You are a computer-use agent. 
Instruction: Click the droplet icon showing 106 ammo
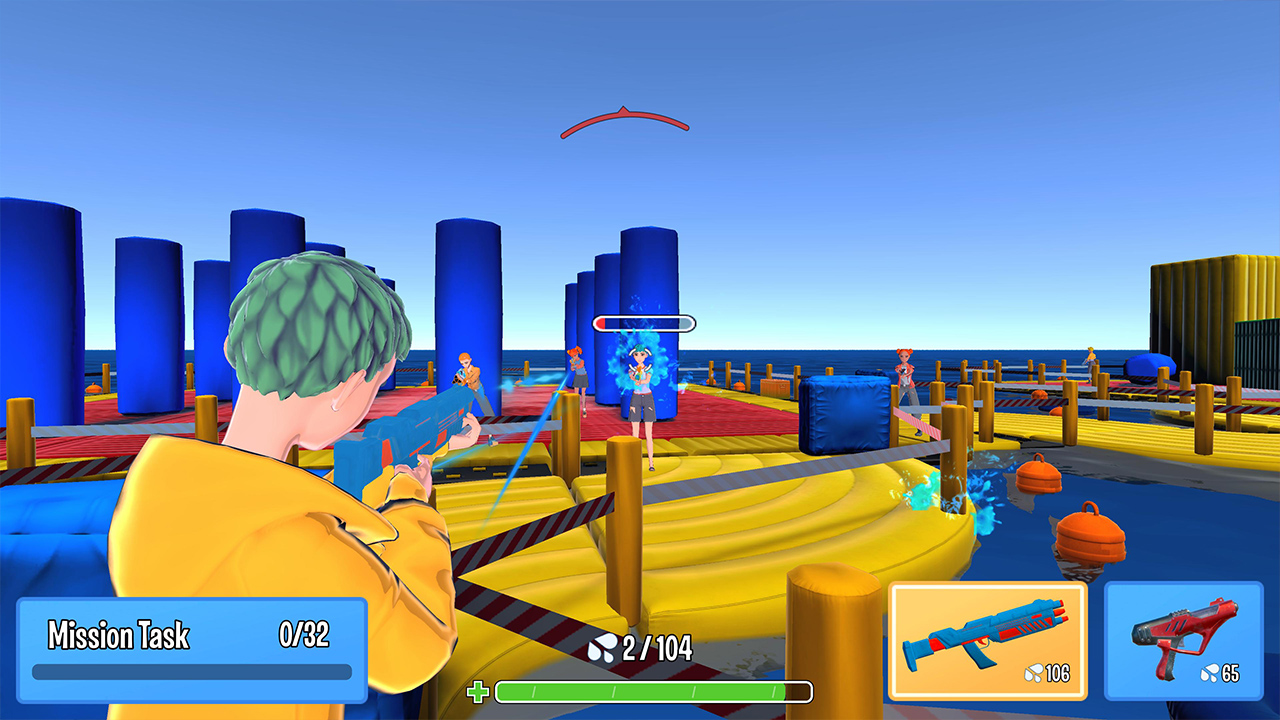[1035, 674]
